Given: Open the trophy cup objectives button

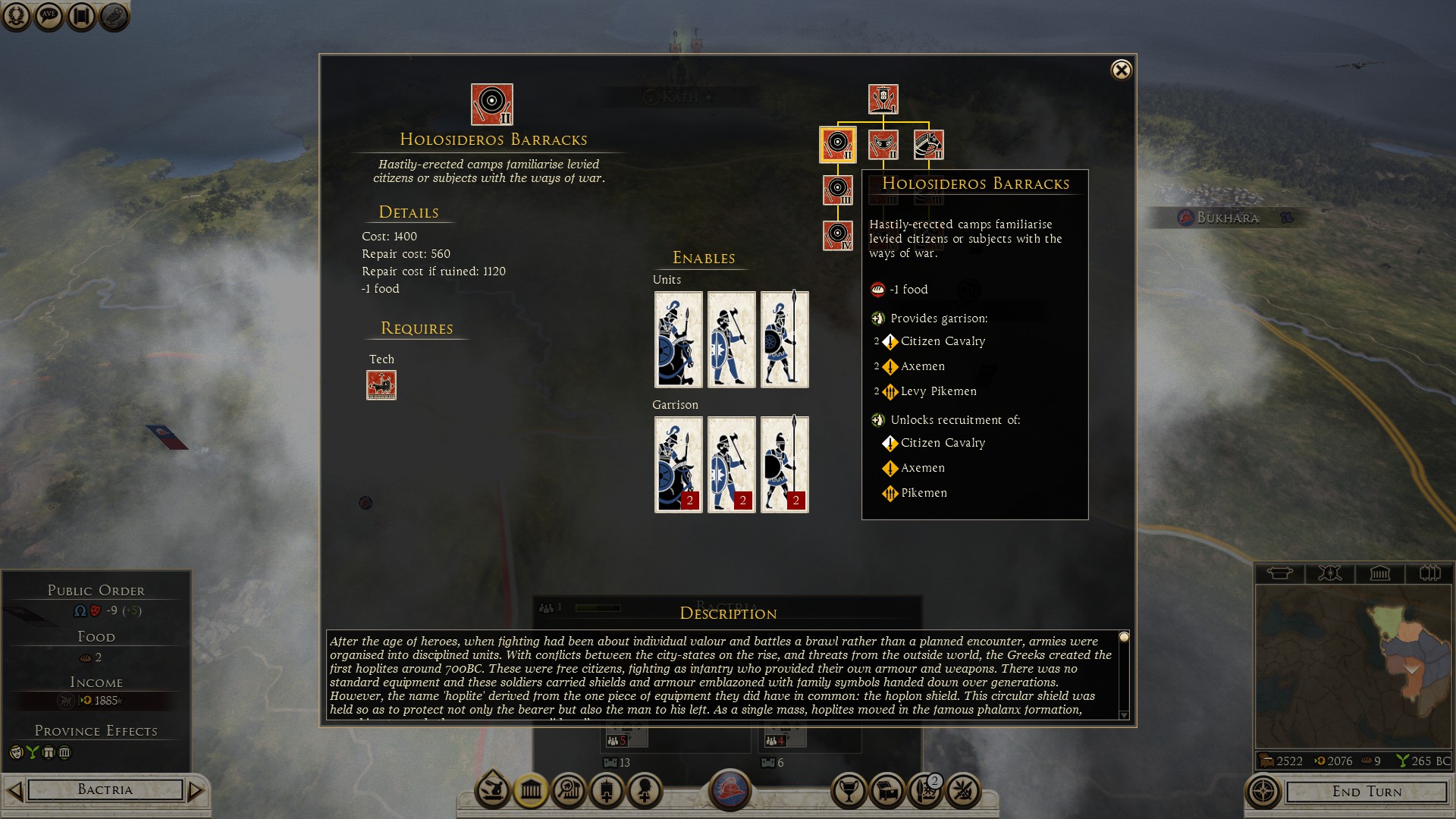Looking at the screenshot, I should [x=849, y=791].
